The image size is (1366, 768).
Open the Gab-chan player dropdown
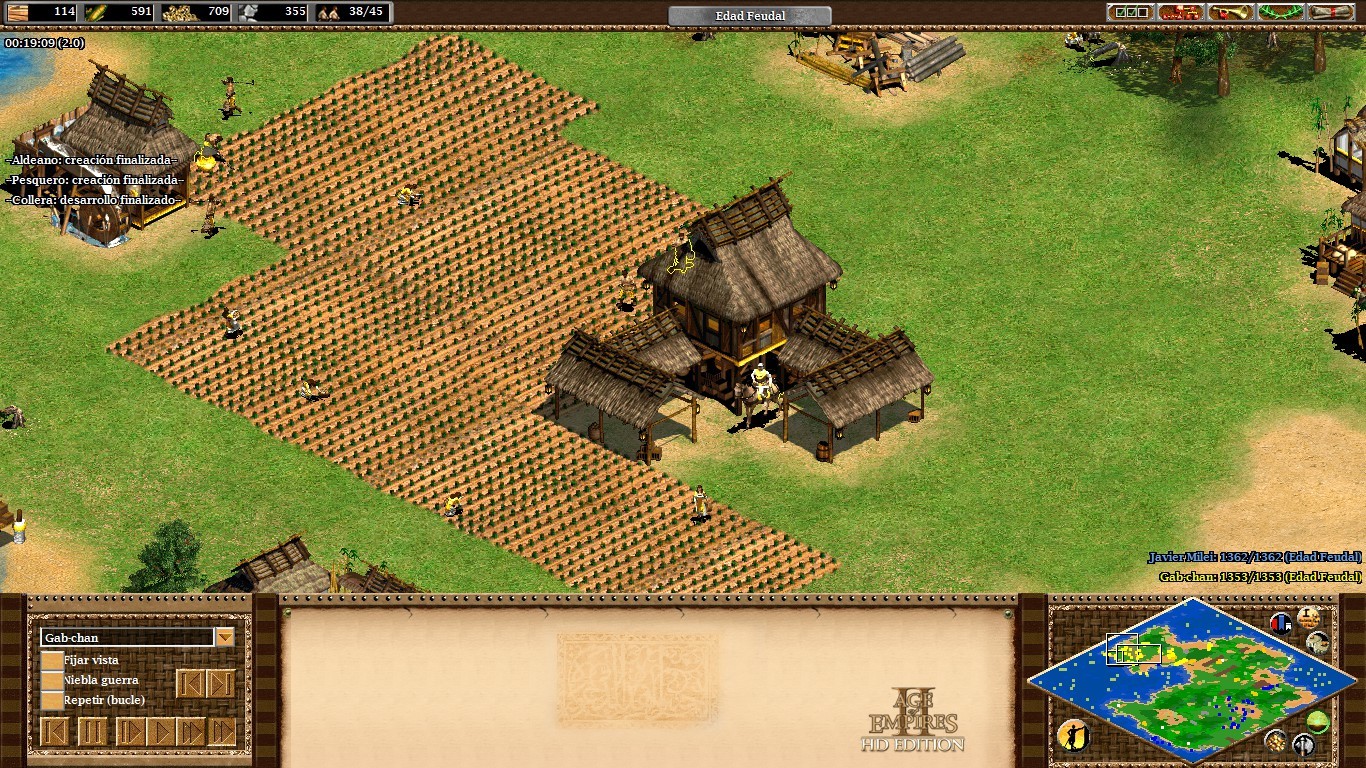click(225, 637)
